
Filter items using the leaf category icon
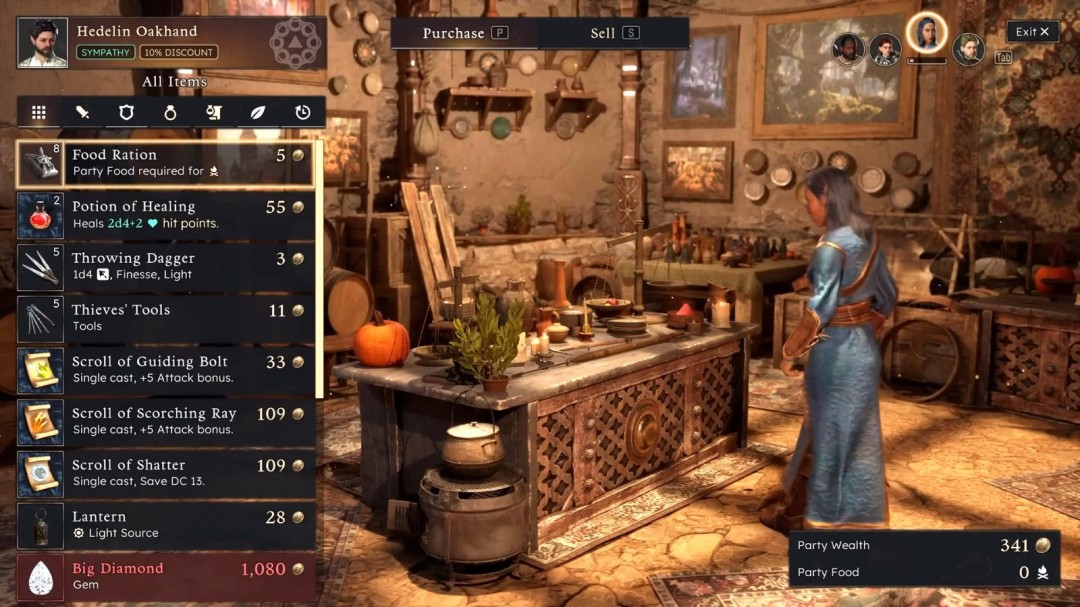click(x=258, y=113)
